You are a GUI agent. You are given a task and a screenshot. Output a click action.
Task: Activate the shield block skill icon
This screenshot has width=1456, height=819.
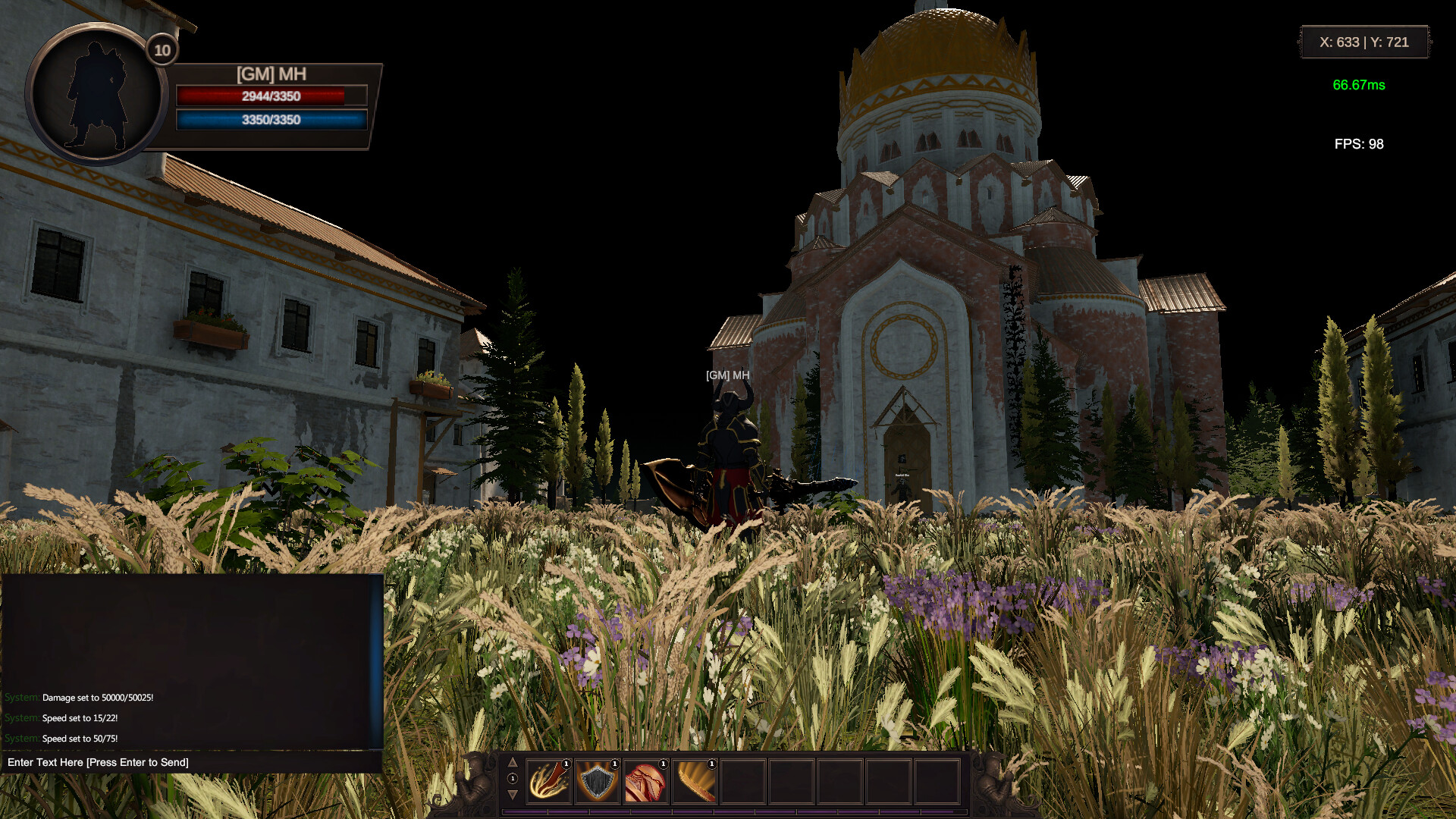(x=598, y=781)
